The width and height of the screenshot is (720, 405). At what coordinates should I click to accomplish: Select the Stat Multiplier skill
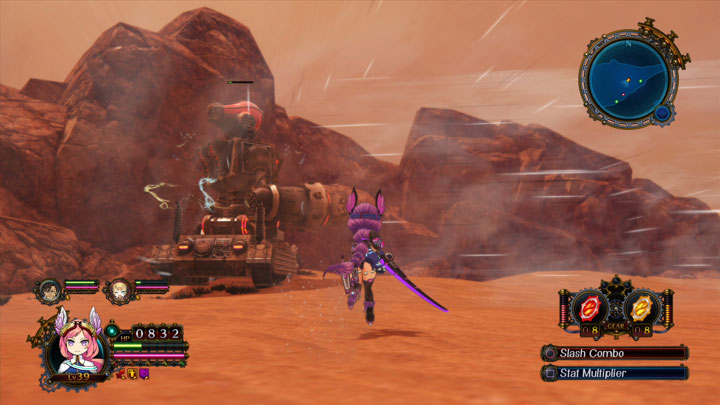pyautogui.click(x=614, y=373)
